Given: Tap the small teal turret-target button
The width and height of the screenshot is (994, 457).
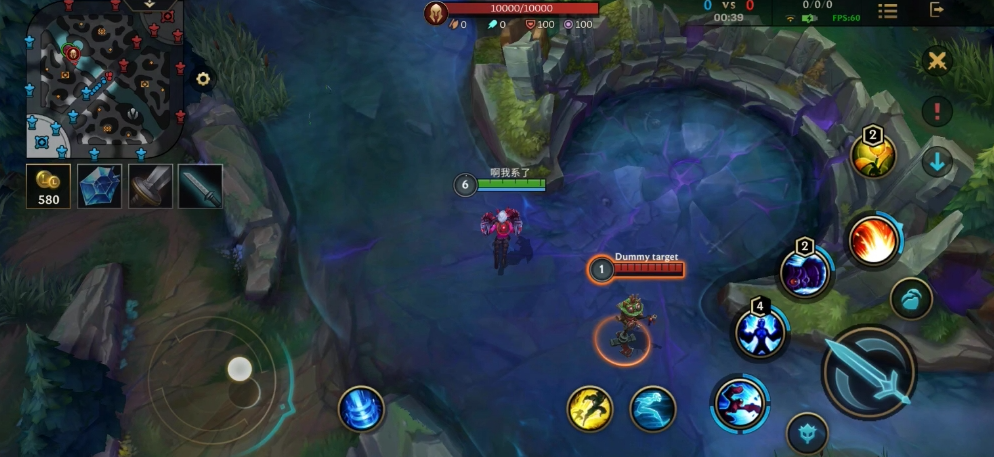Looking at the screenshot, I should pos(910,298).
